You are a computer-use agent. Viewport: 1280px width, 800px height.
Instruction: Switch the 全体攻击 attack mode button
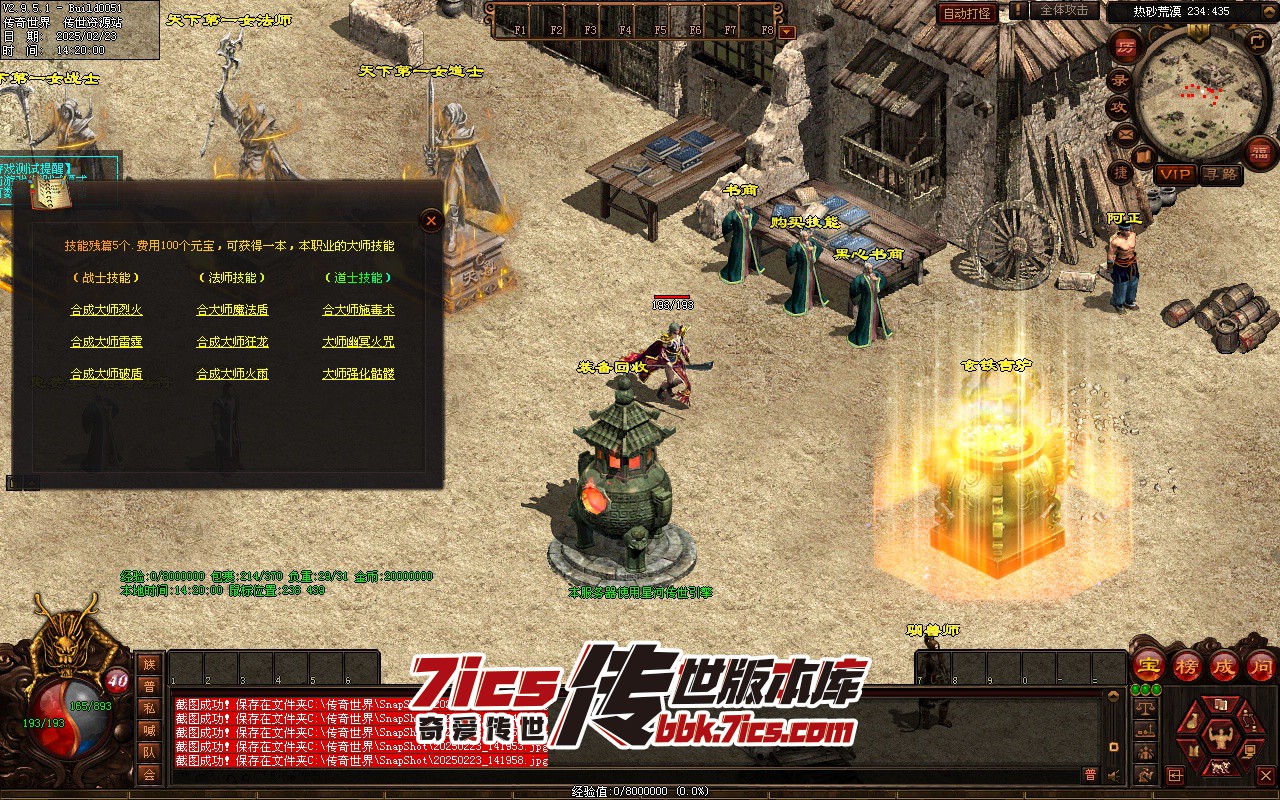[1064, 10]
